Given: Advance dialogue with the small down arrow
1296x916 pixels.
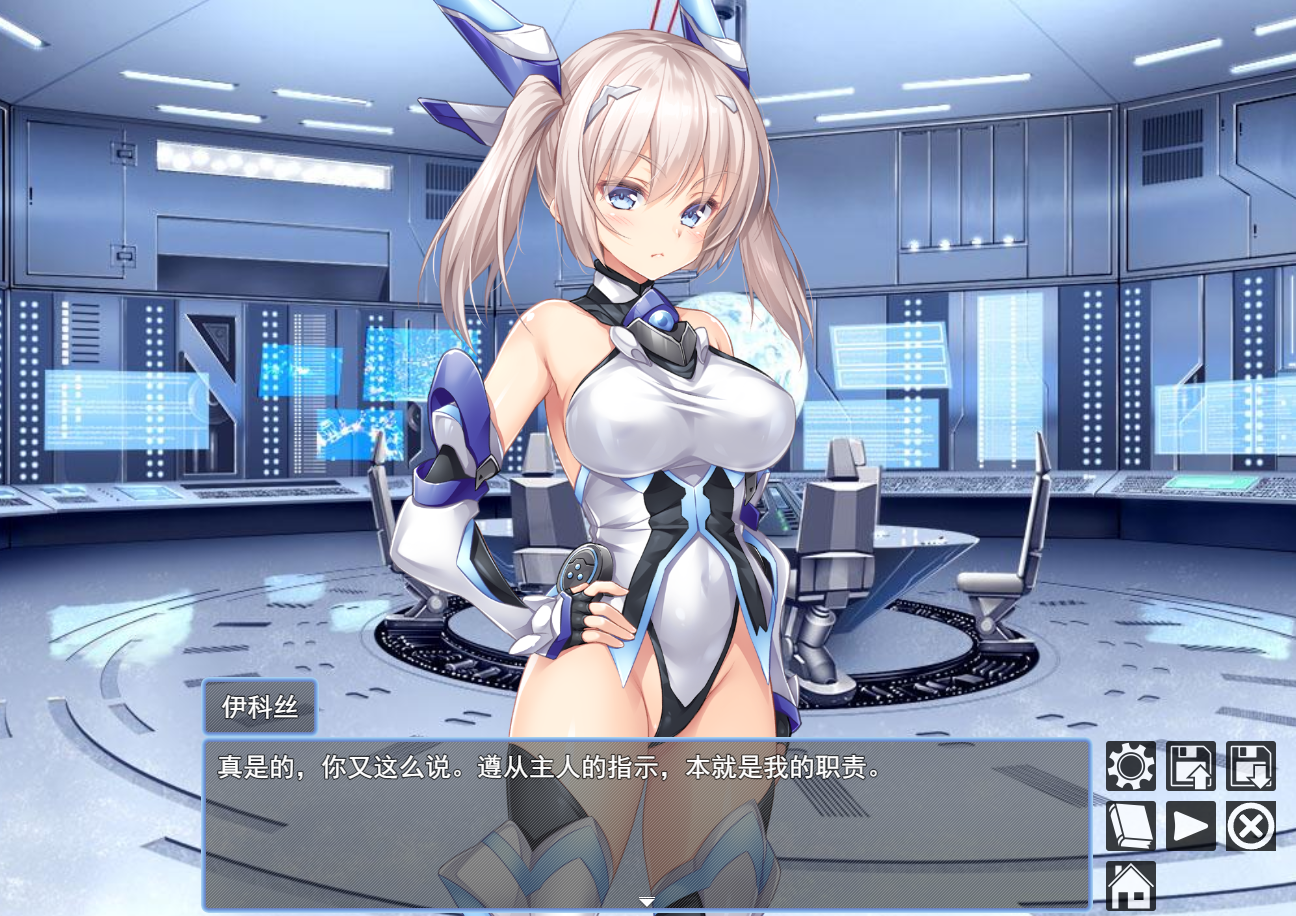Looking at the screenshot, I should tap(647, 901).
